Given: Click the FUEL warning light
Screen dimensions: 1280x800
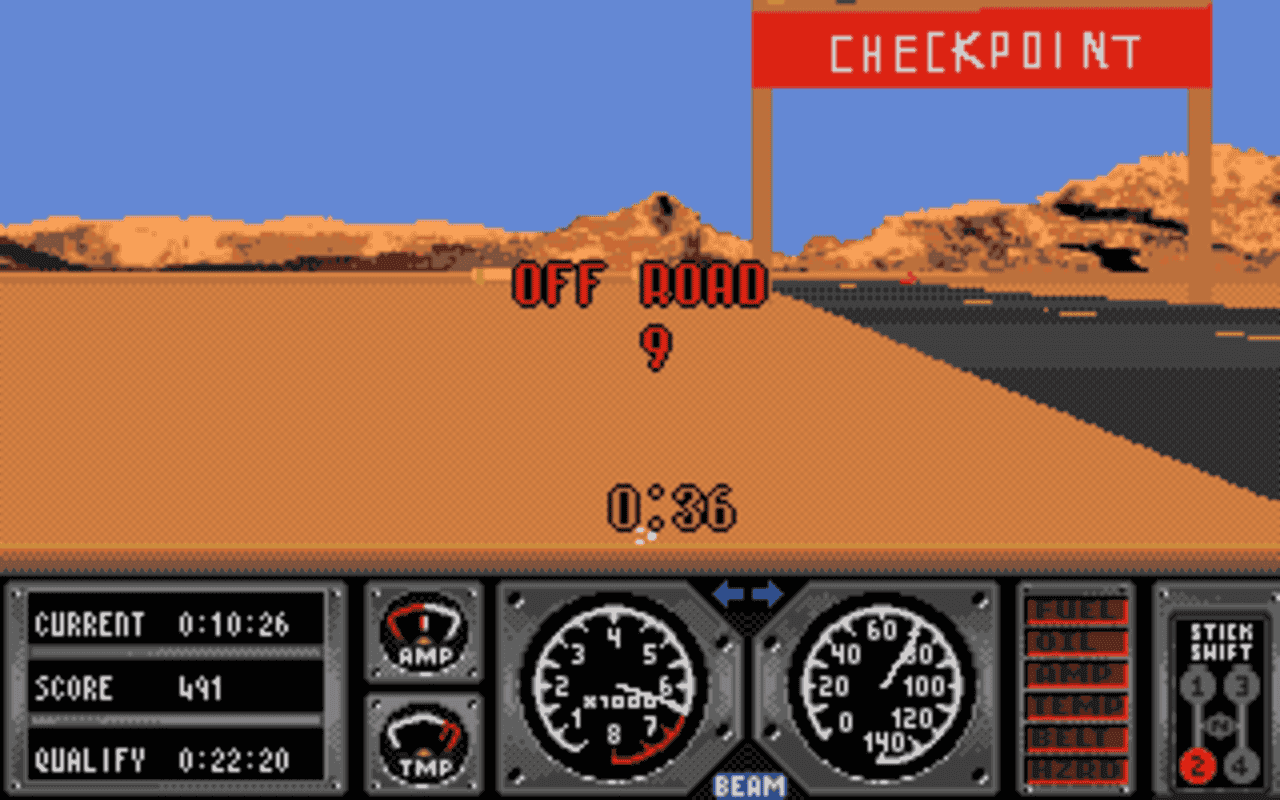Looking at the screenshot, I should [x=1075, y=607].
